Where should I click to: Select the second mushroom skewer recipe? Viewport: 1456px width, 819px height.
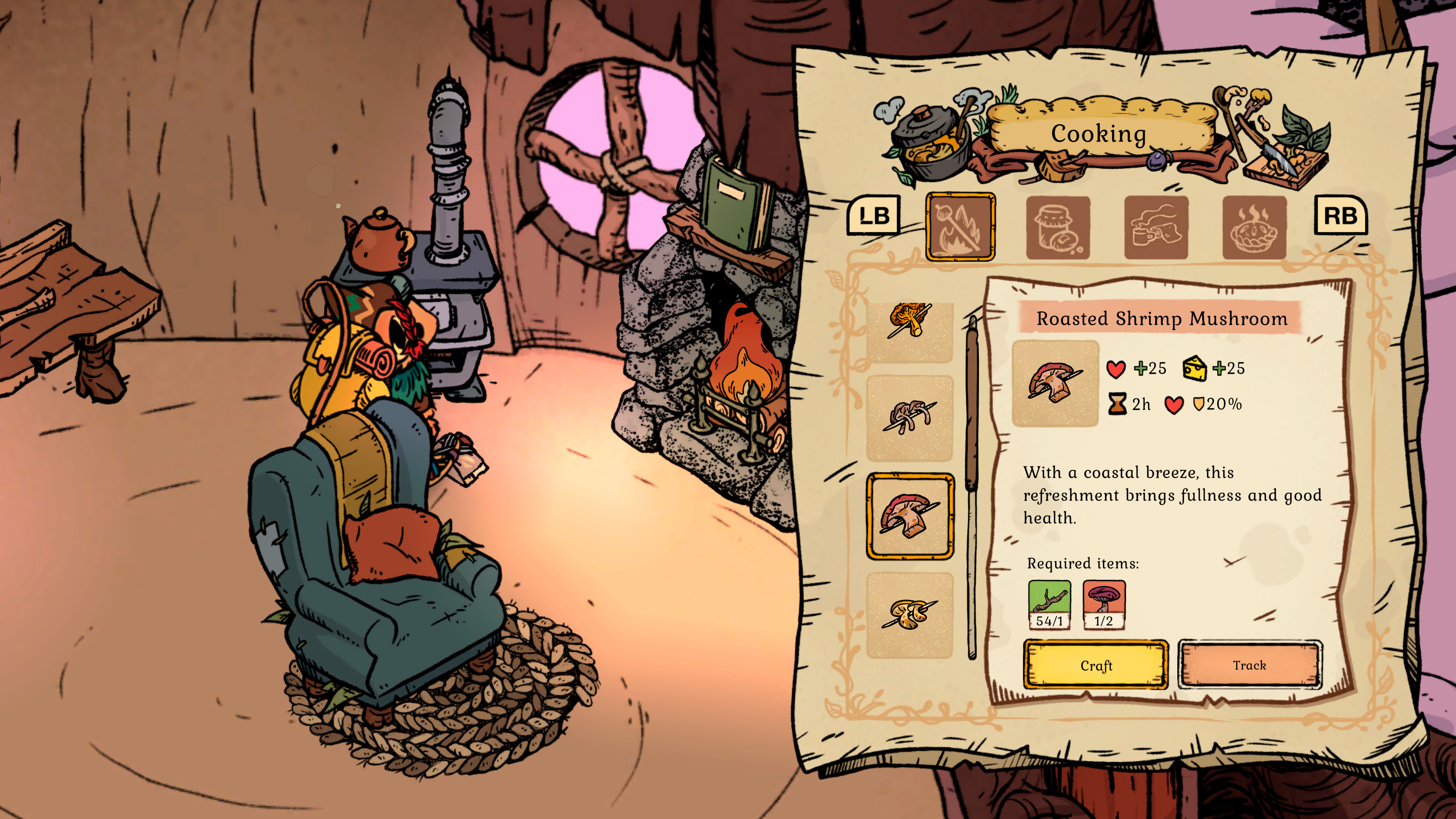[x=910, y=418]
